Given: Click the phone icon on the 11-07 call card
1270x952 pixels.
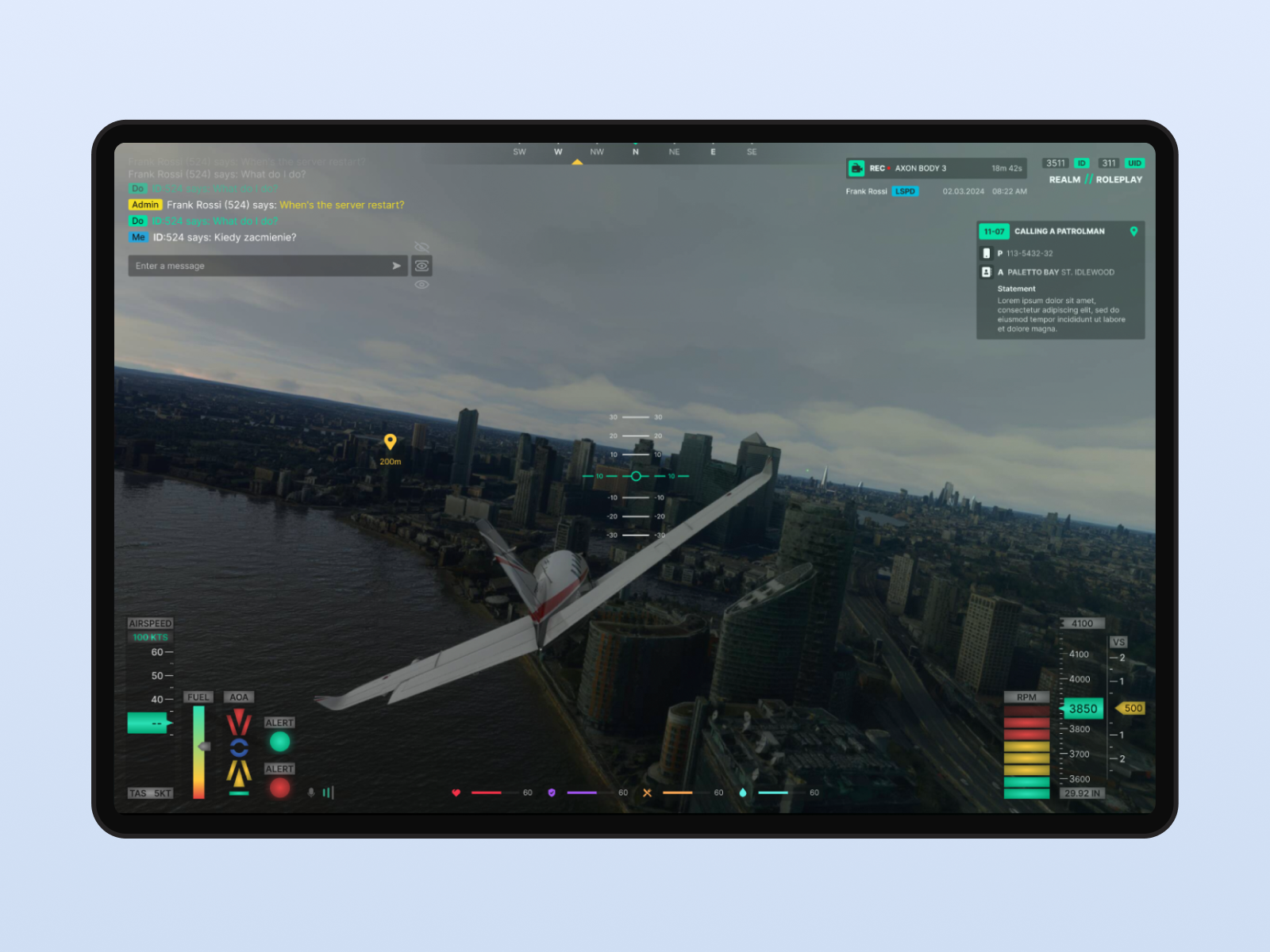Looking at the screenshot, I should click(987, 253).
